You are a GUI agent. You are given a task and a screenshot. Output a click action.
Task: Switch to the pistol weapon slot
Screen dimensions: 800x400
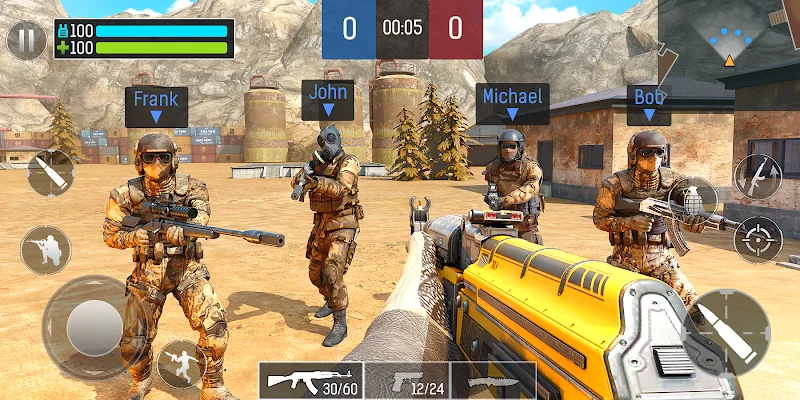[x=412, y=380]
